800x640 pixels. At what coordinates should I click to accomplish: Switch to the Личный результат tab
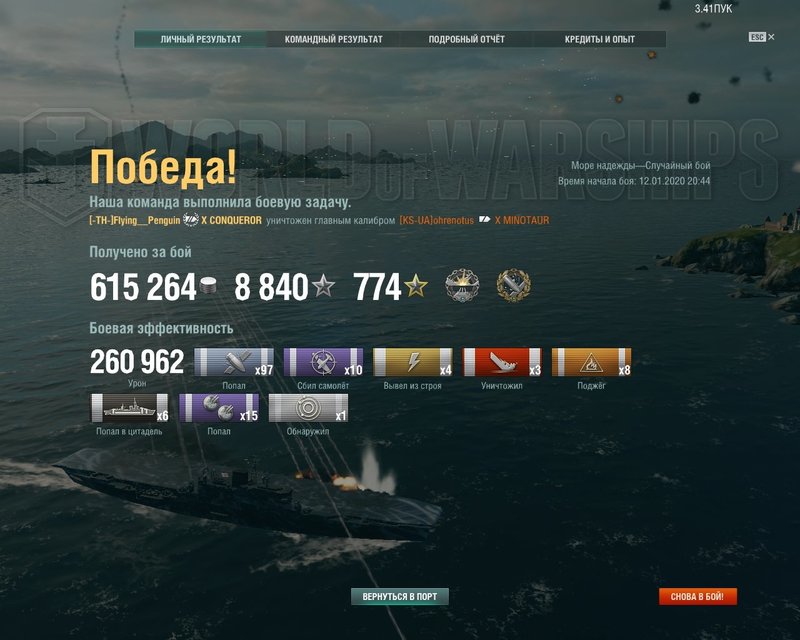[x=201, y=40]
